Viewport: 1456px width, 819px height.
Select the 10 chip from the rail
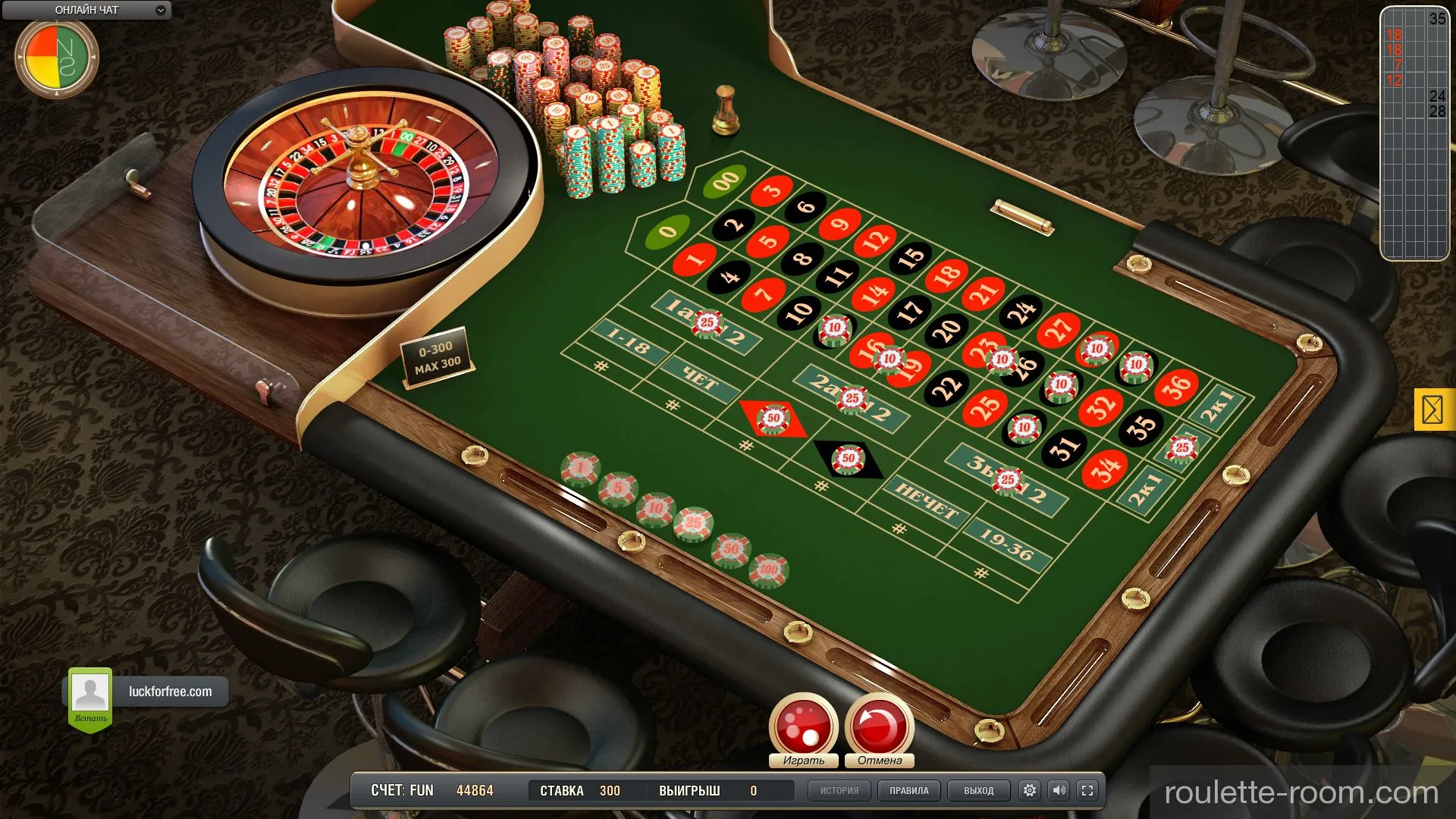pyautogui.click(x=655, y=508)
